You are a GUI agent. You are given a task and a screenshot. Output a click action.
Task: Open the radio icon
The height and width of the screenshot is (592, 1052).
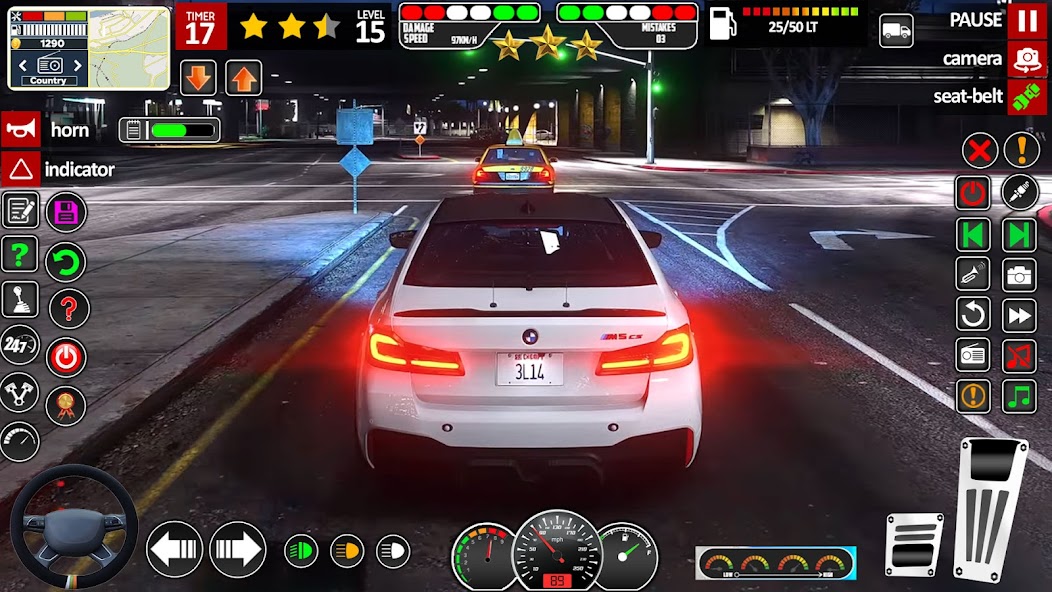973,355
